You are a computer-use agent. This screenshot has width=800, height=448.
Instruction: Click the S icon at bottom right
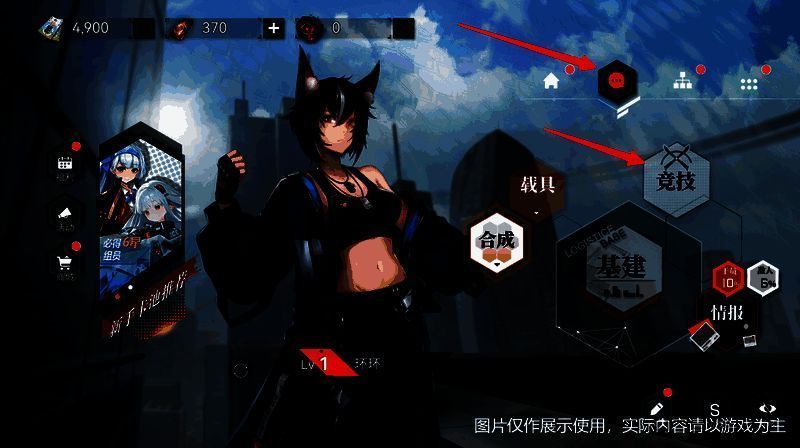[715, 409]
